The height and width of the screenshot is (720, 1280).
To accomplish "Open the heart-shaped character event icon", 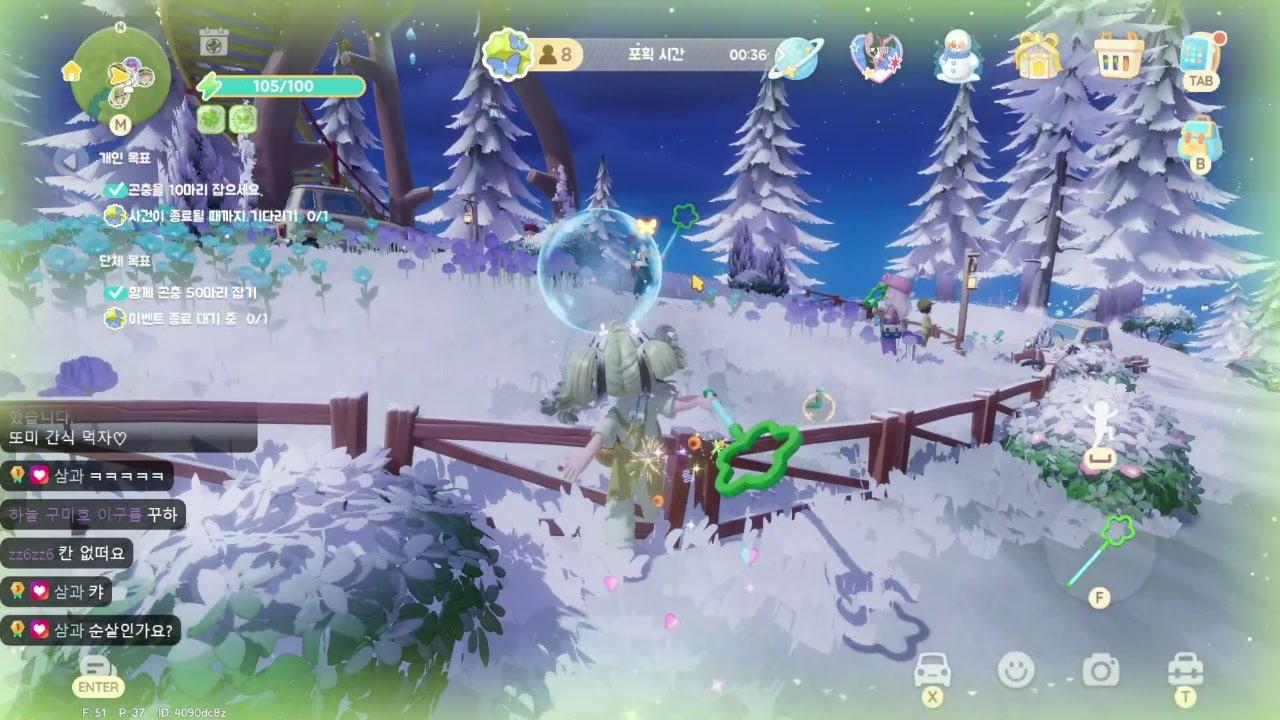I will pyautogui.click(x=875, y=56).
